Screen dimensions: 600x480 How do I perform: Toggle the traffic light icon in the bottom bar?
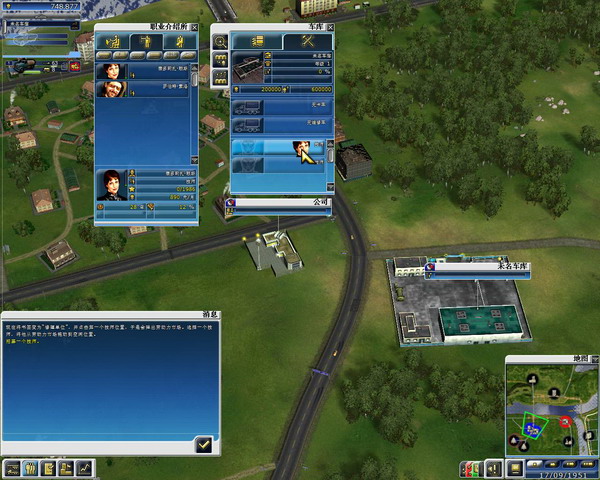pos(466,467)
